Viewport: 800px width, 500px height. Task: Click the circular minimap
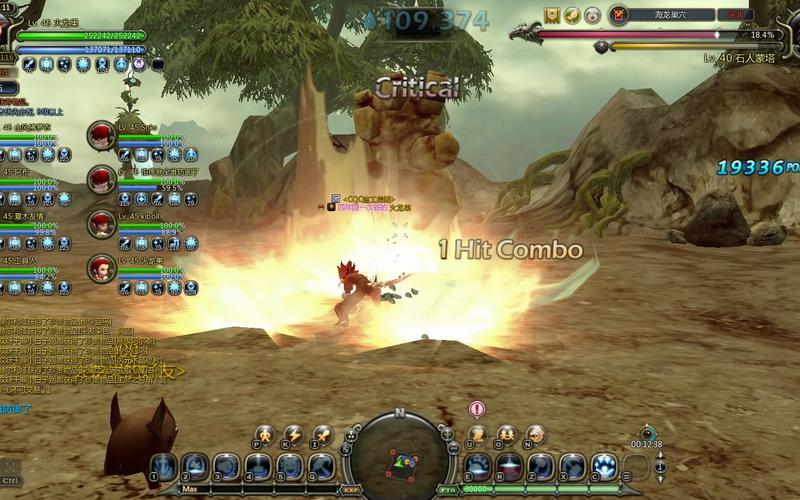pos(399,457)
